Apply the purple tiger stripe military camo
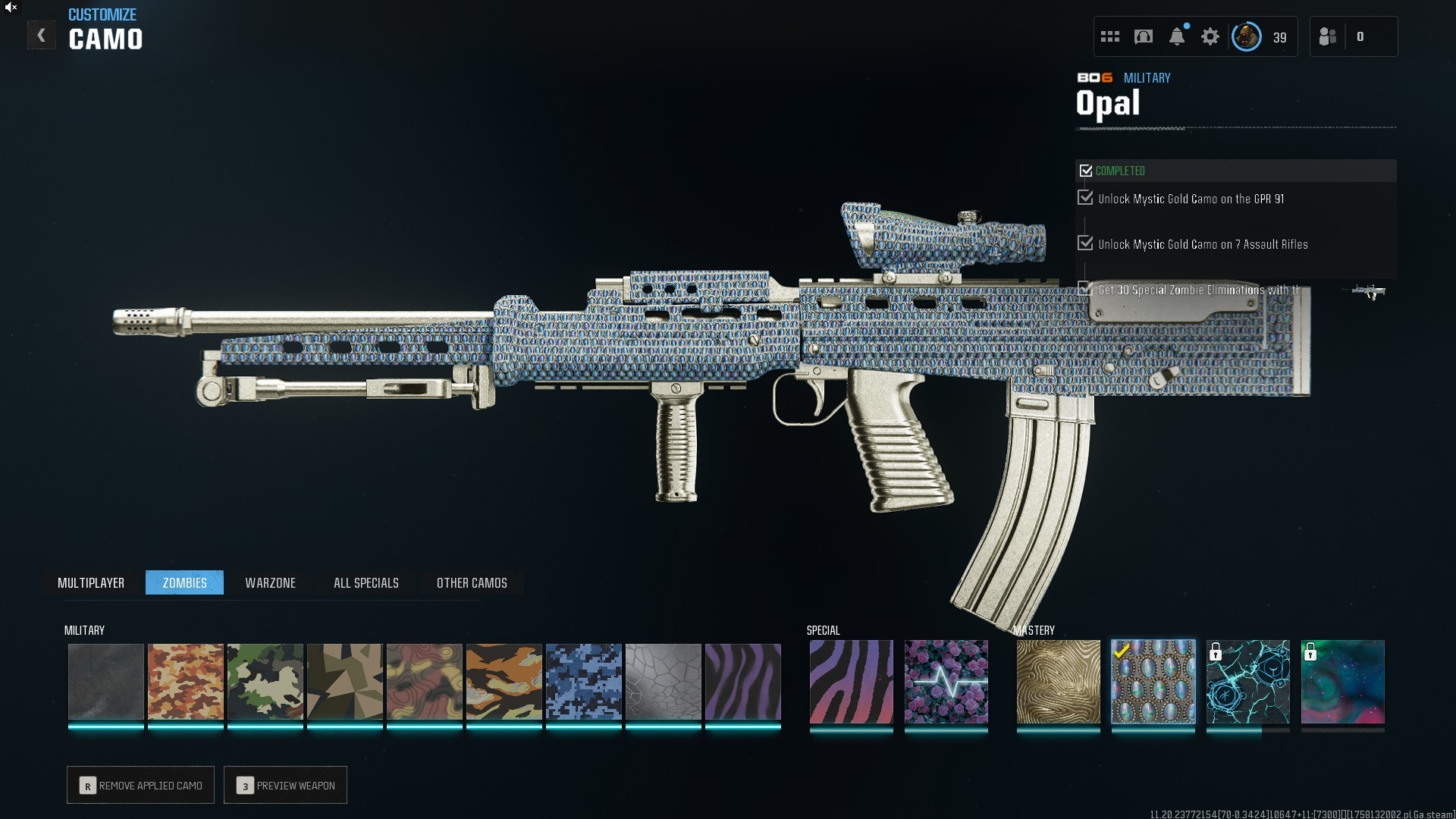This screenshot has width=1456, height=819. point(743,682)
